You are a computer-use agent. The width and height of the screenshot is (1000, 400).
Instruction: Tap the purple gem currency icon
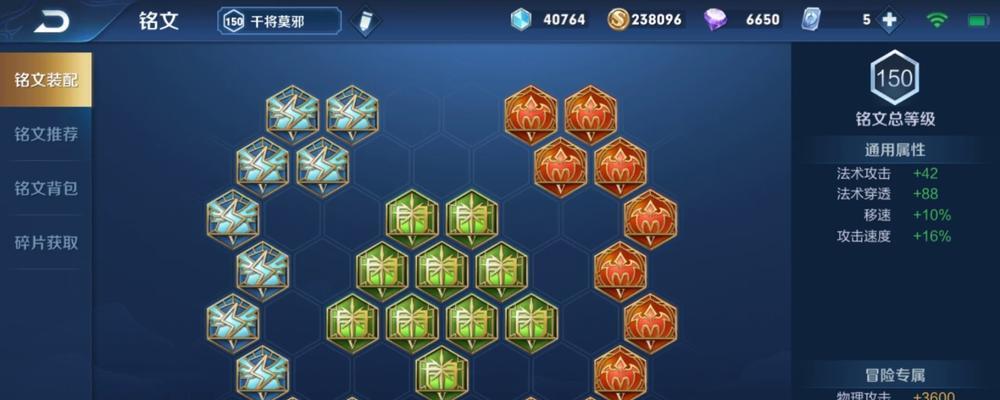coord(717,20)
